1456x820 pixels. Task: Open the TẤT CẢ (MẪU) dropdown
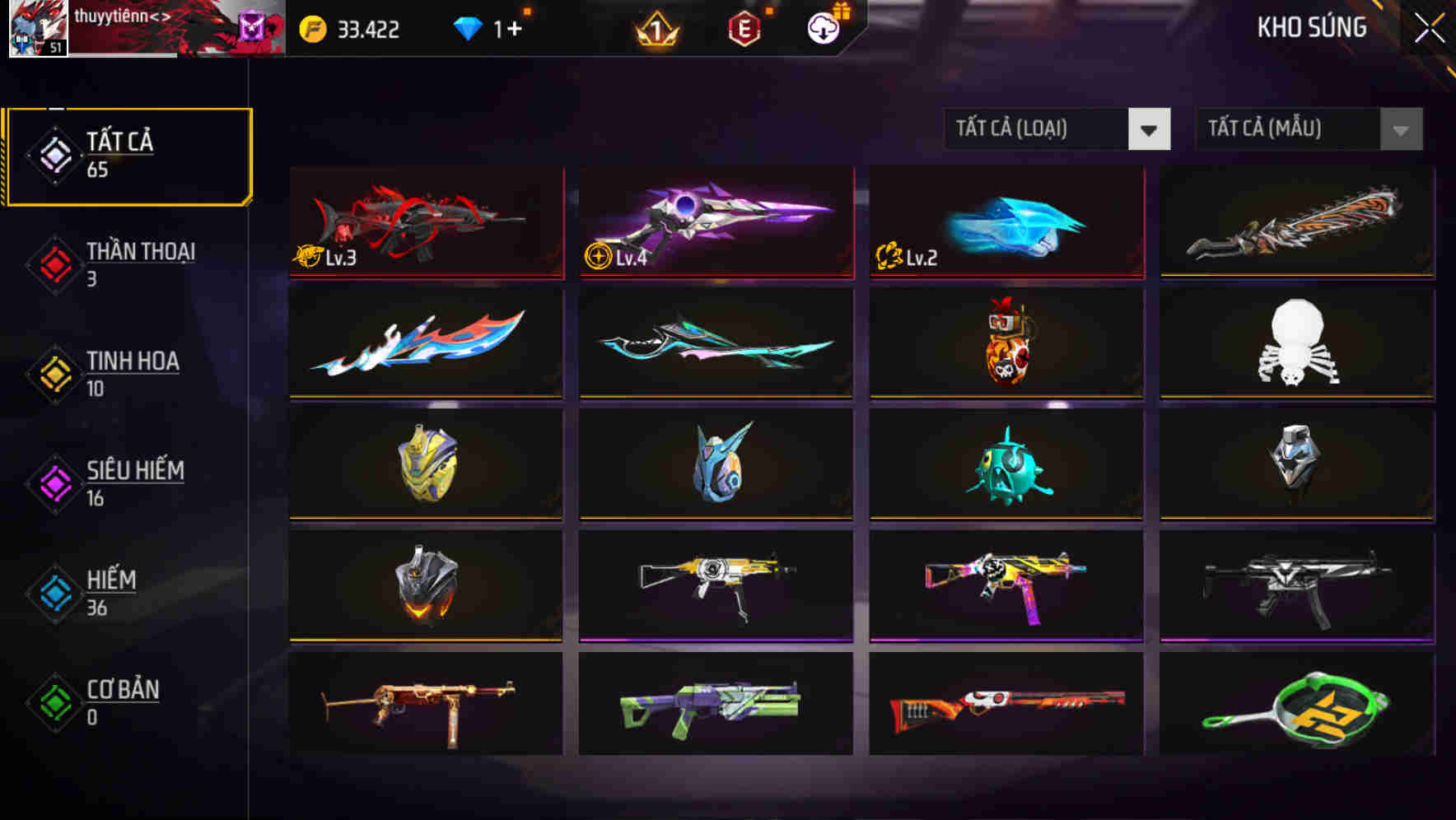click(1285, 129)
